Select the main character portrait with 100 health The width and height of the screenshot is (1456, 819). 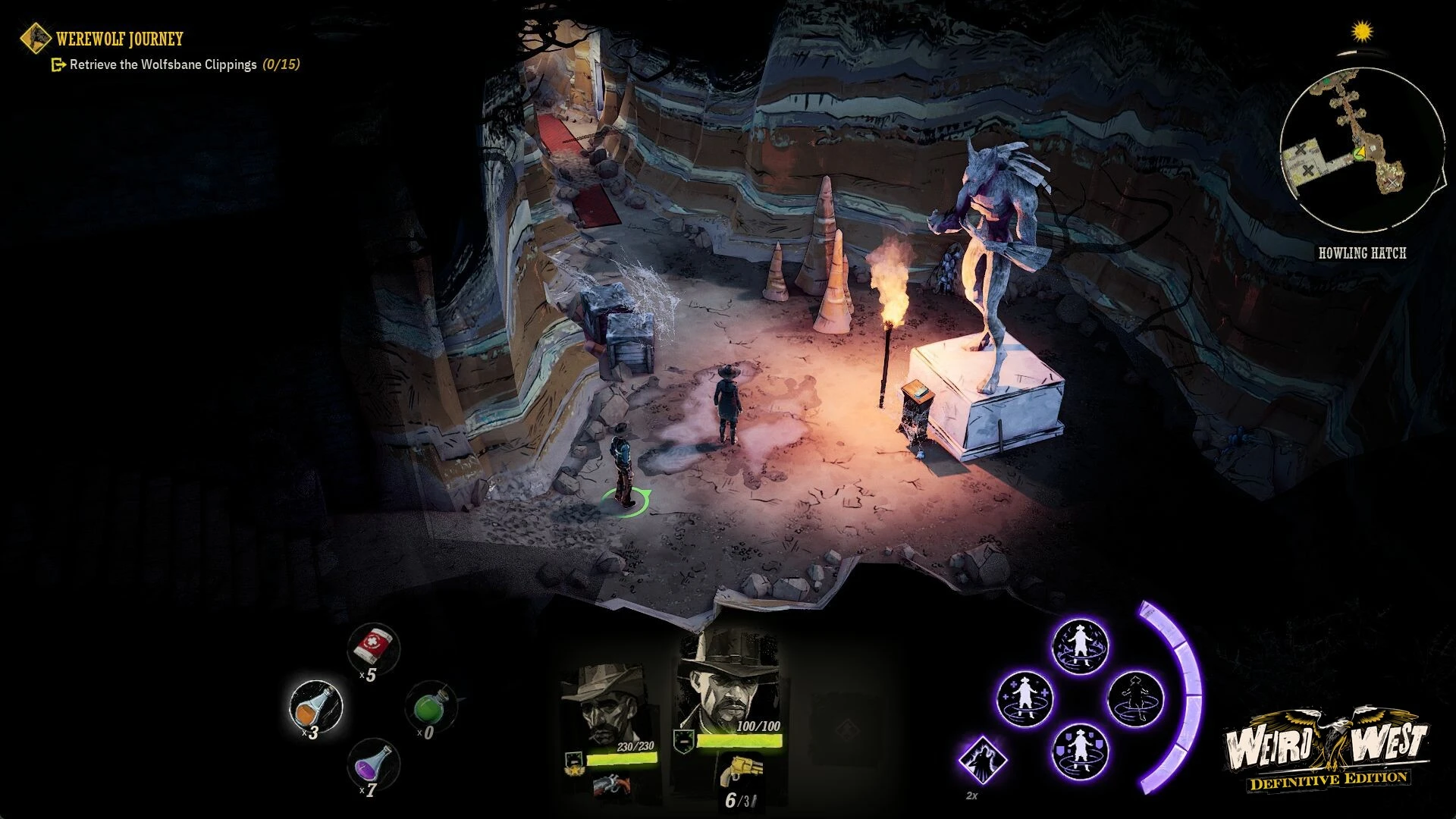[726, 684]
